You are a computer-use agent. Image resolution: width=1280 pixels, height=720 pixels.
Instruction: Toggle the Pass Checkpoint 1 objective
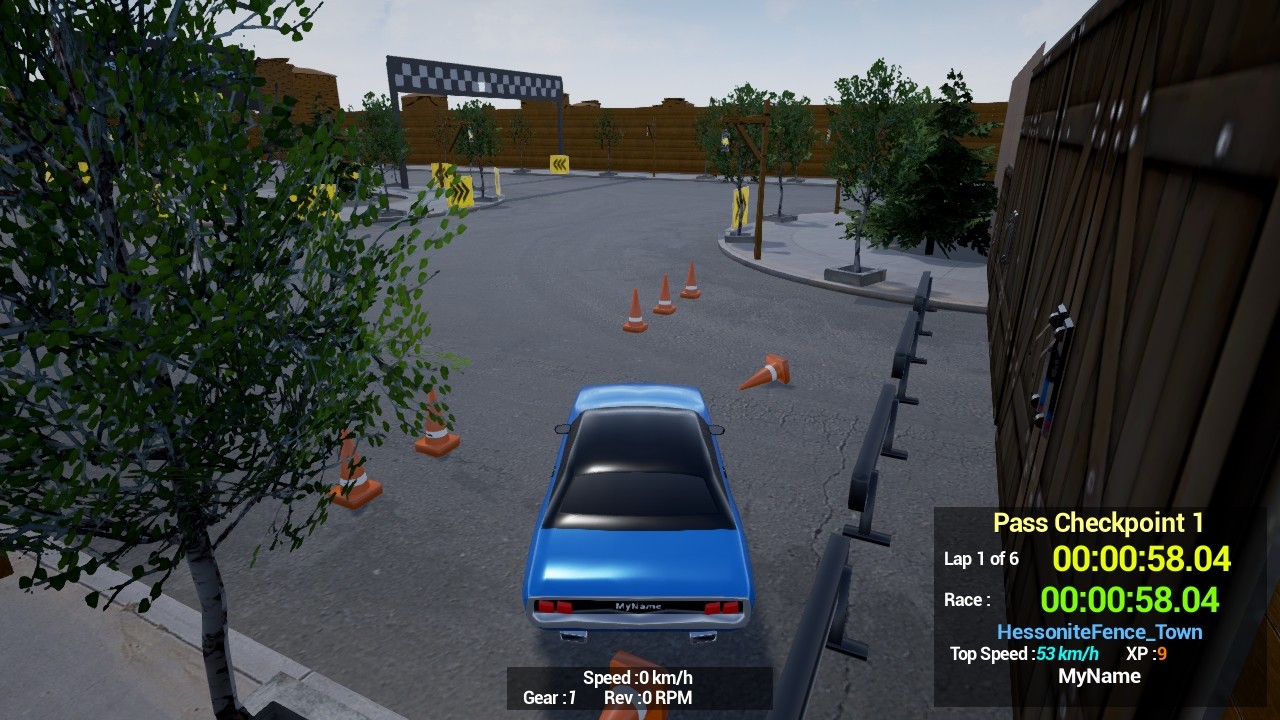(x=1097, y=522)
